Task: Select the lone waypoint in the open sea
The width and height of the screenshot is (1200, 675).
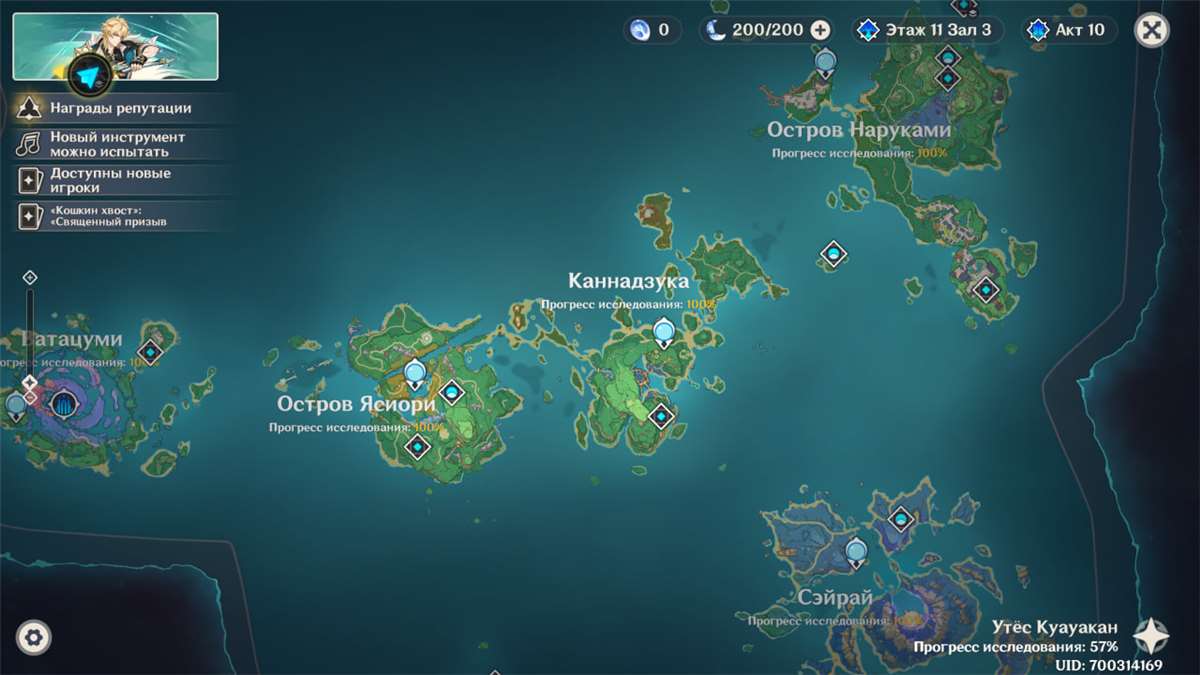Action: [x=833, y=255]
